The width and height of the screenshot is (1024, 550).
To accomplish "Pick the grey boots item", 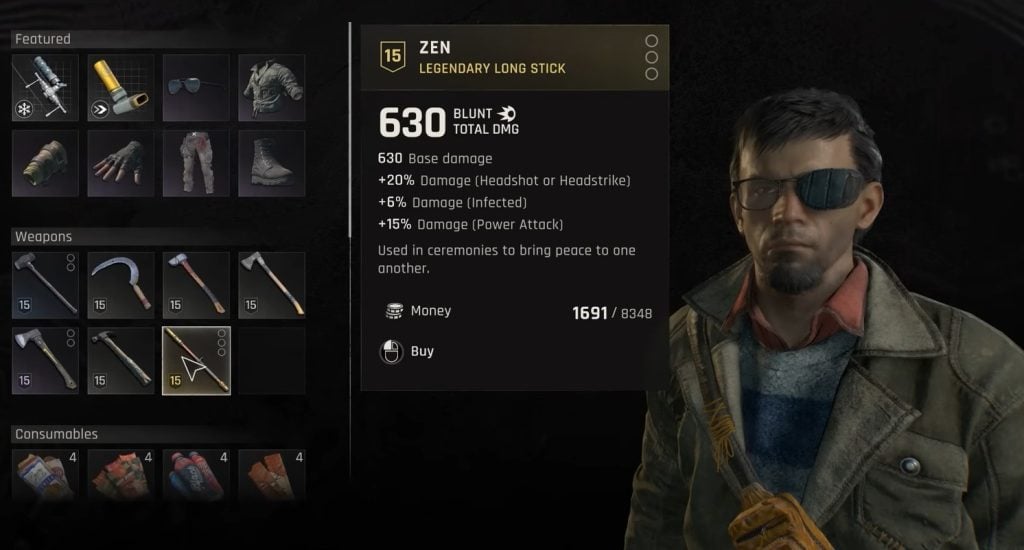I will [x=271, y=163].
